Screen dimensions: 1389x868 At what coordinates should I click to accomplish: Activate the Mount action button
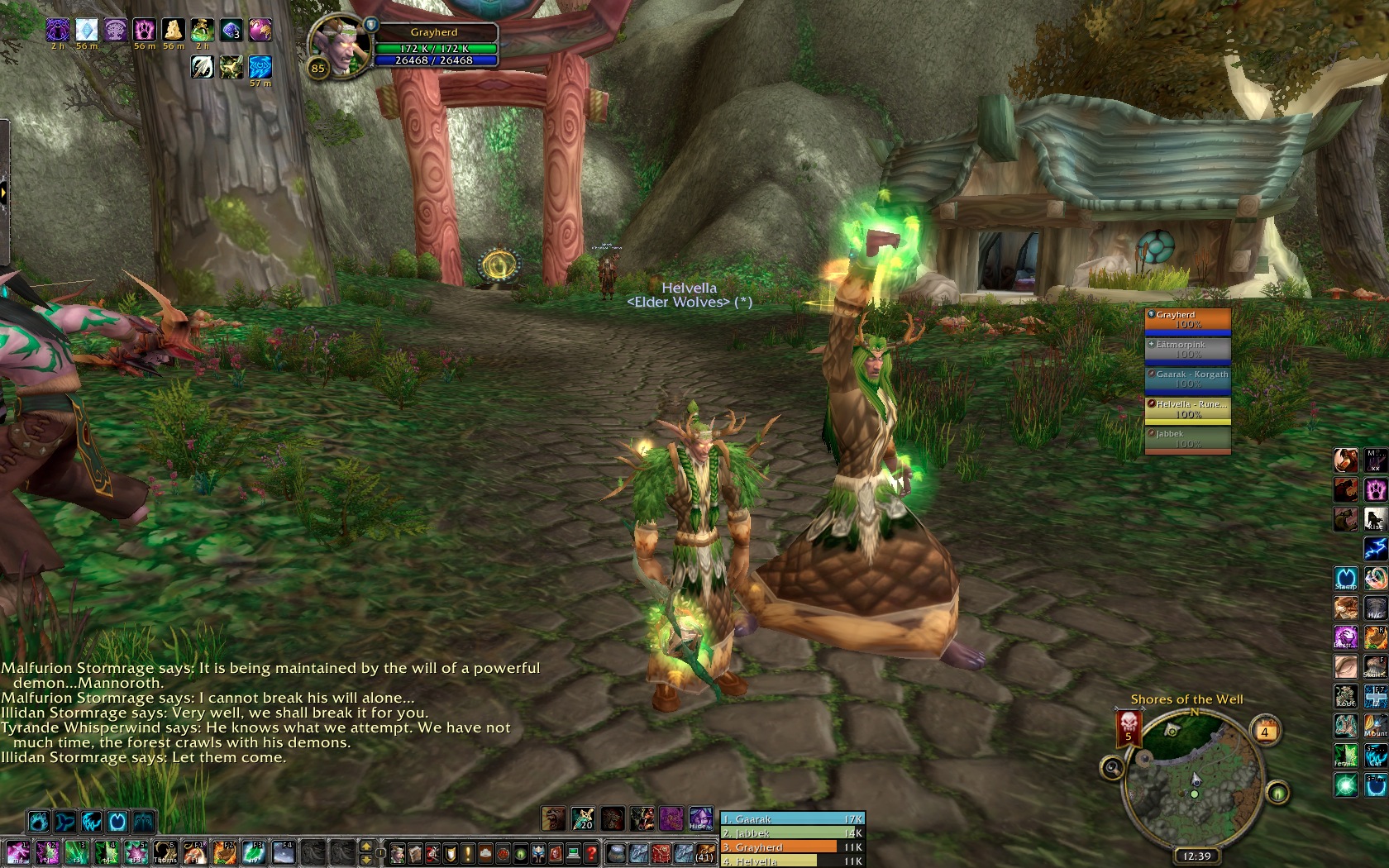pos(1375,727)
